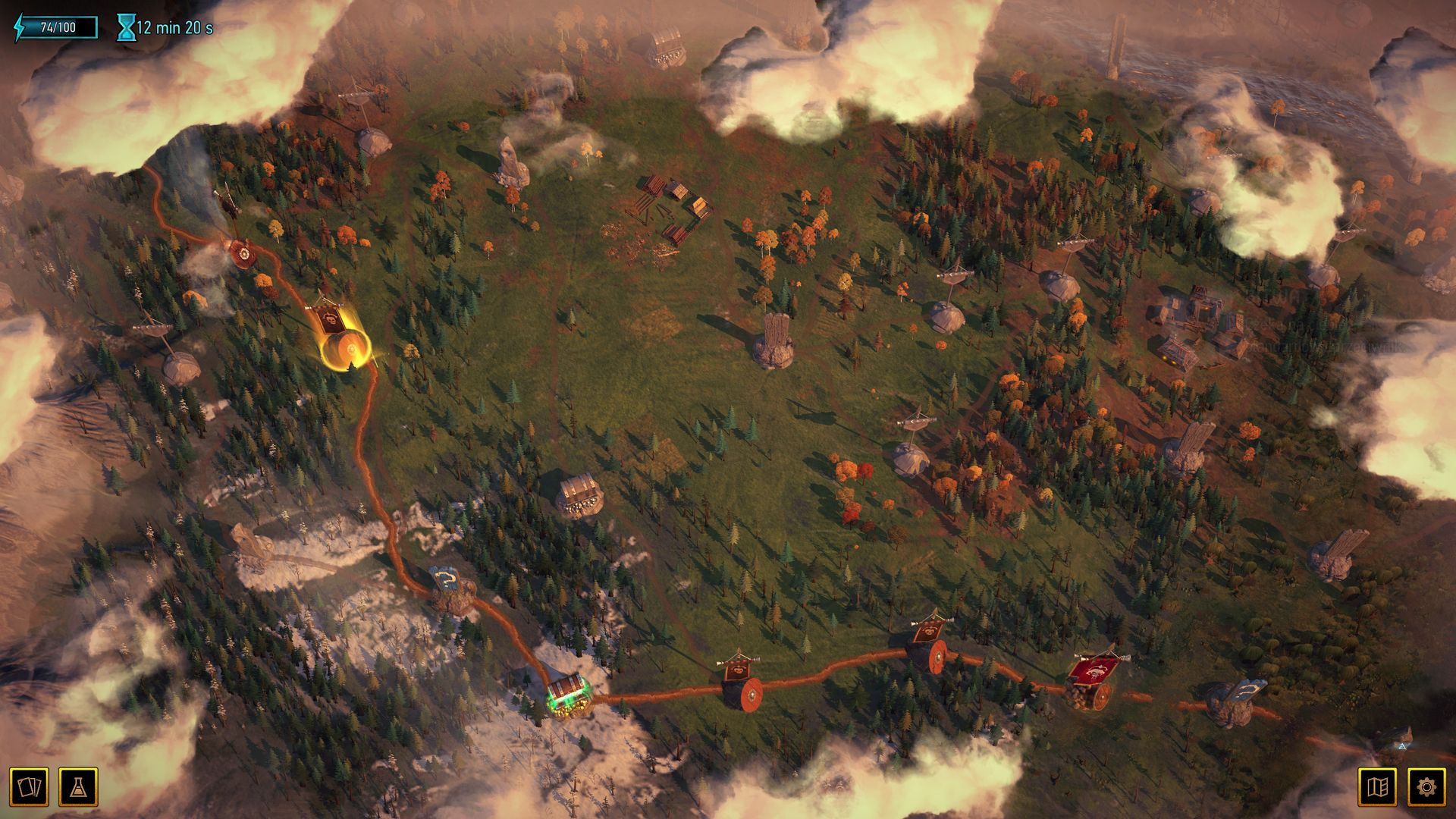The width and height of the screenshot is (1456, 819).
Task: Open the map book button
Action: point(1377,786)
